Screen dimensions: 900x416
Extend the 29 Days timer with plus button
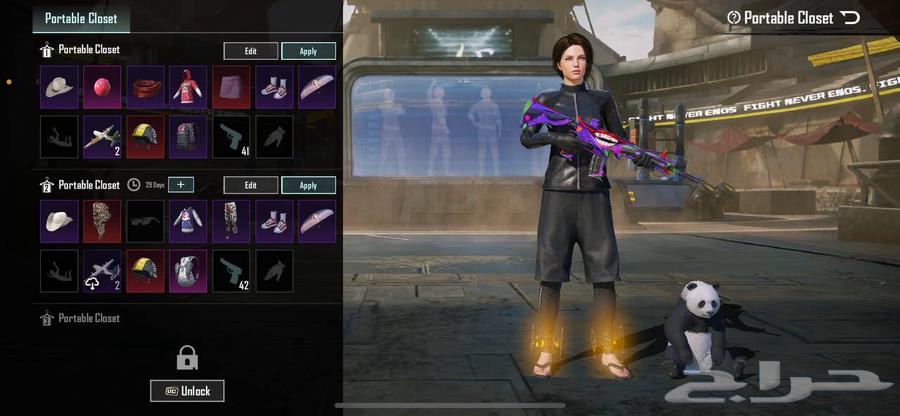182,185
